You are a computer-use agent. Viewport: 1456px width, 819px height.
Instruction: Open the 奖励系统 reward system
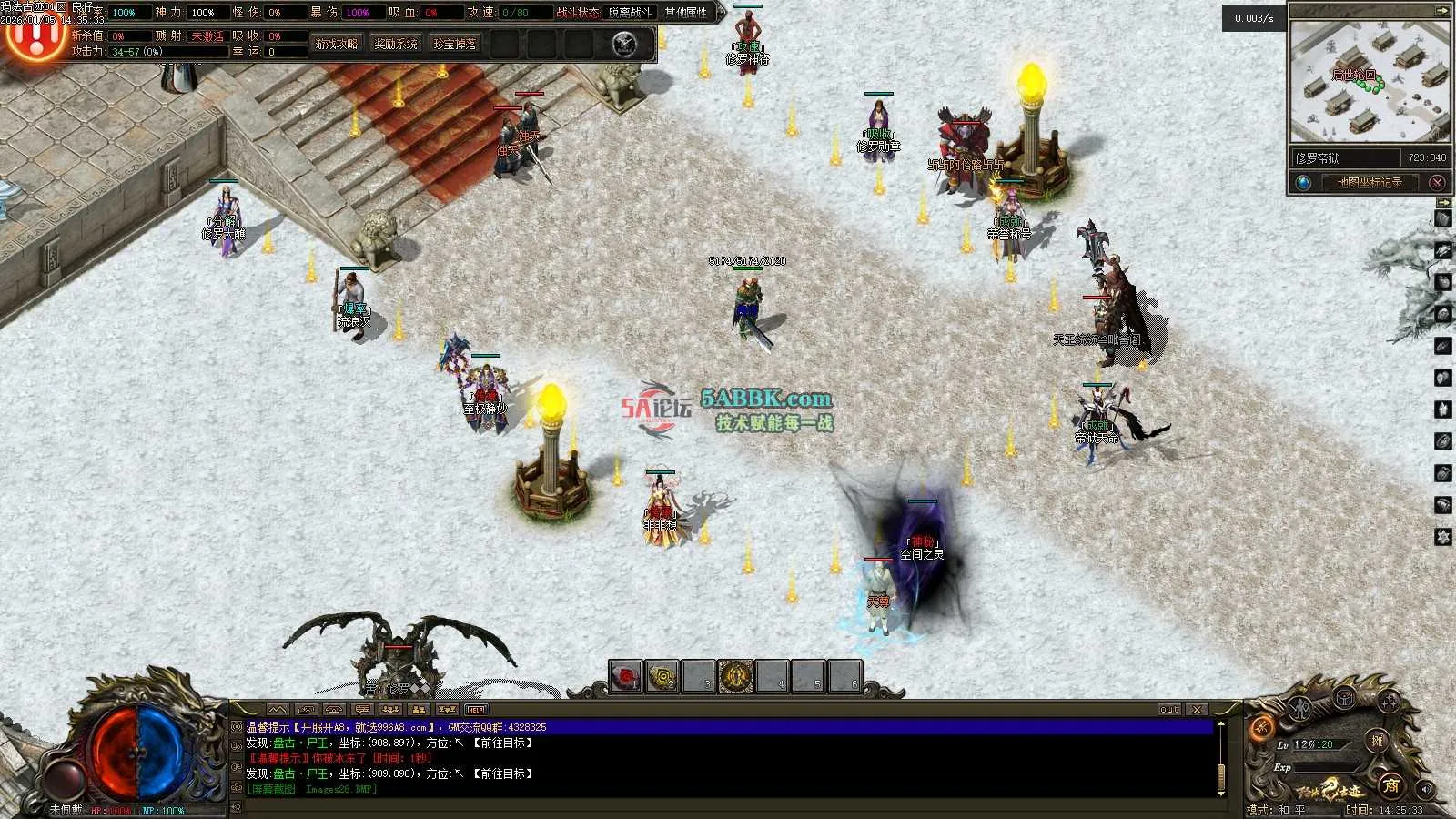396,44
